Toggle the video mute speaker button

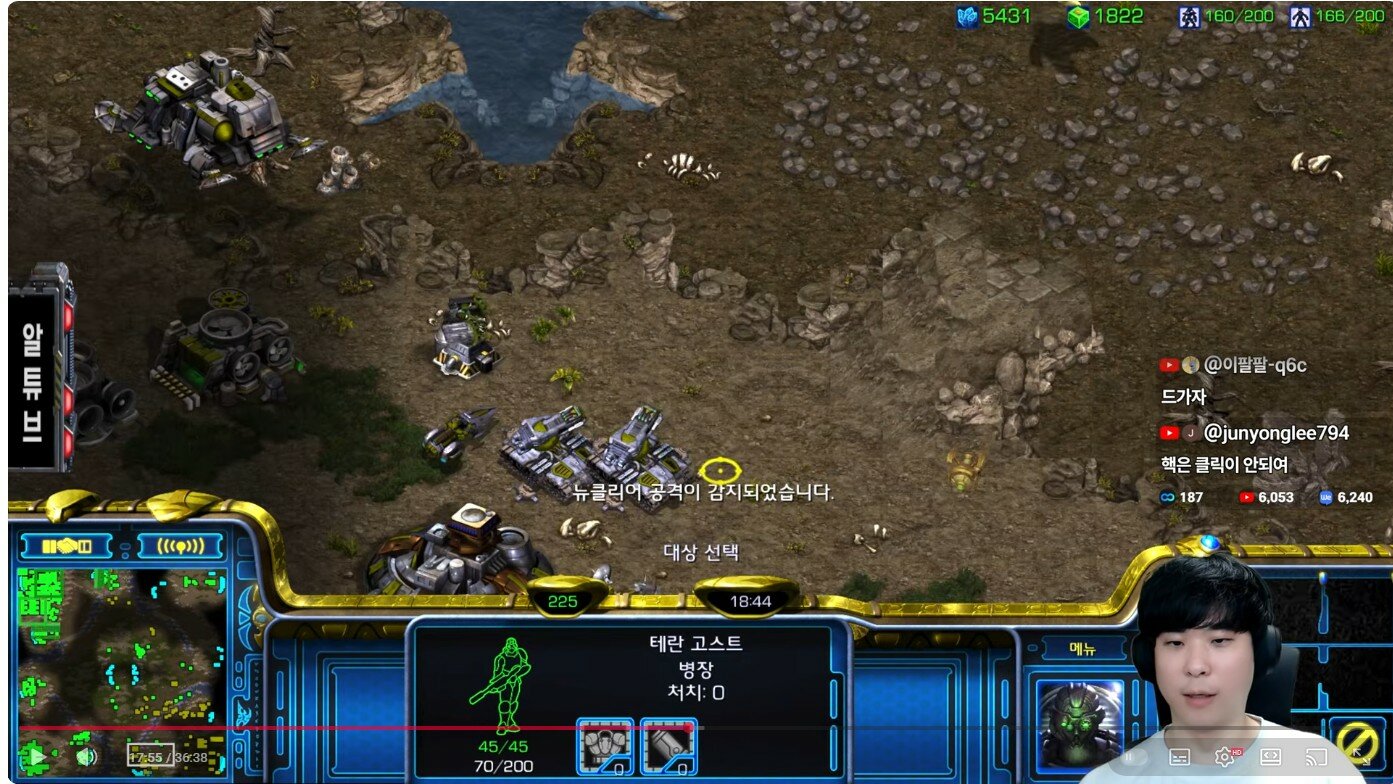(86, 756)
